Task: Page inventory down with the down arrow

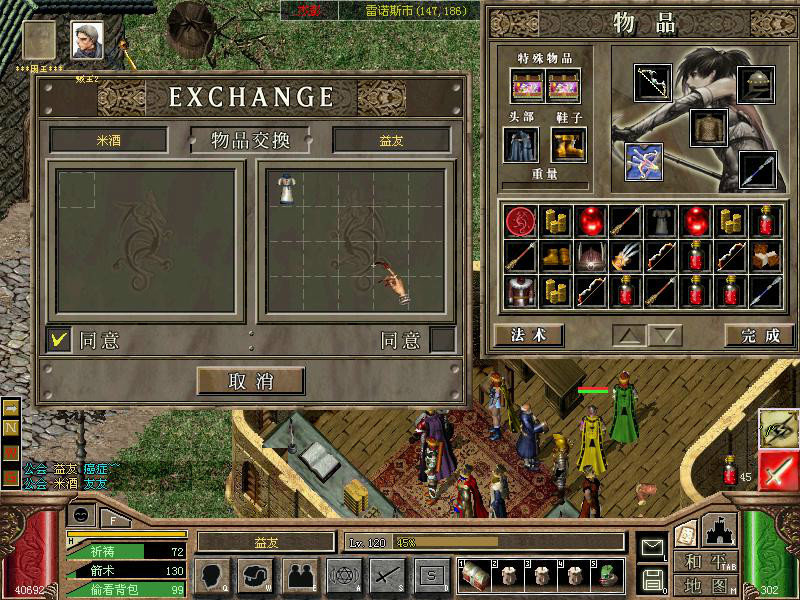Action: (x=665, y=336)
